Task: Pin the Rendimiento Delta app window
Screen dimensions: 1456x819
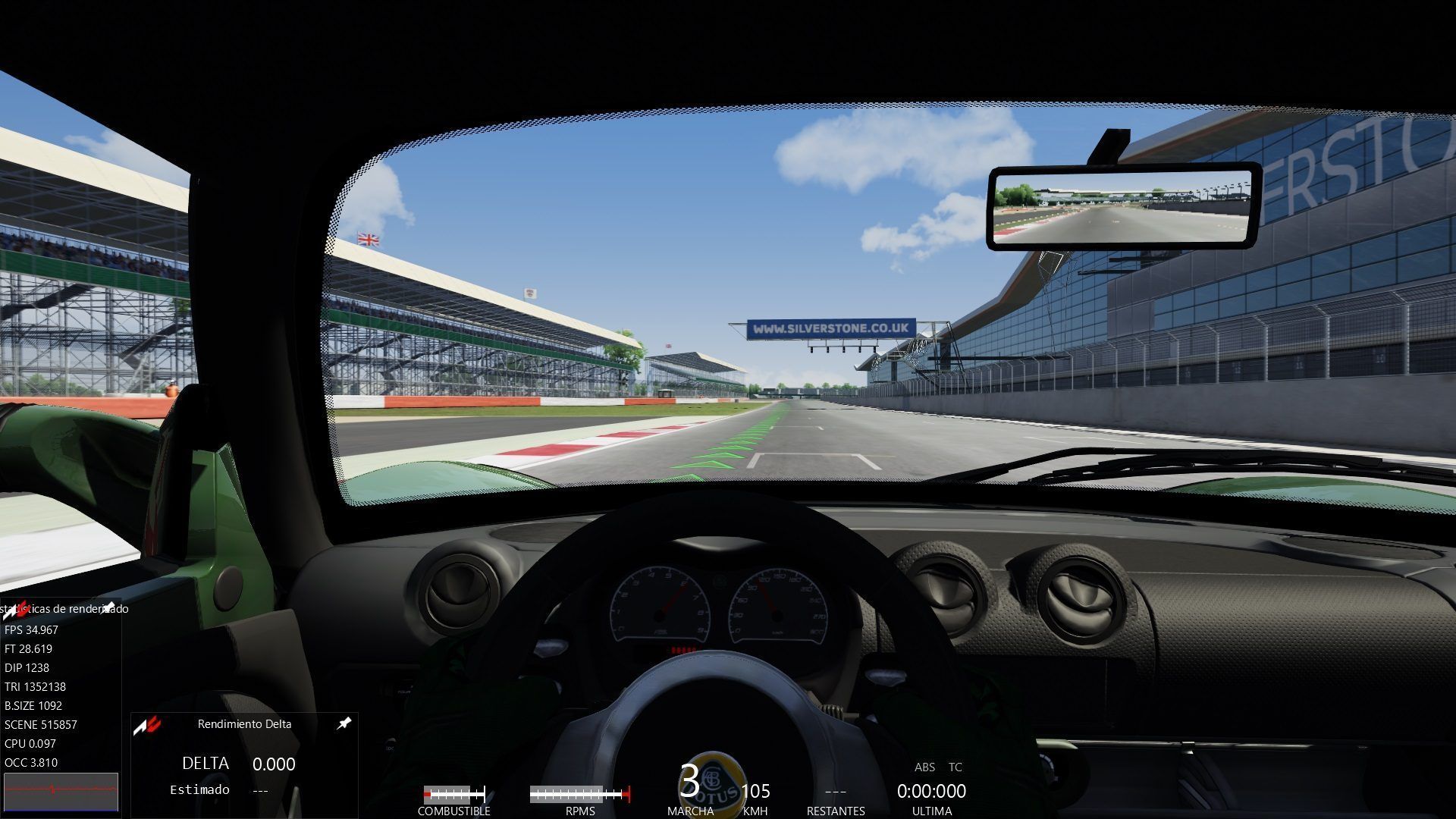Action: [344, 723]
